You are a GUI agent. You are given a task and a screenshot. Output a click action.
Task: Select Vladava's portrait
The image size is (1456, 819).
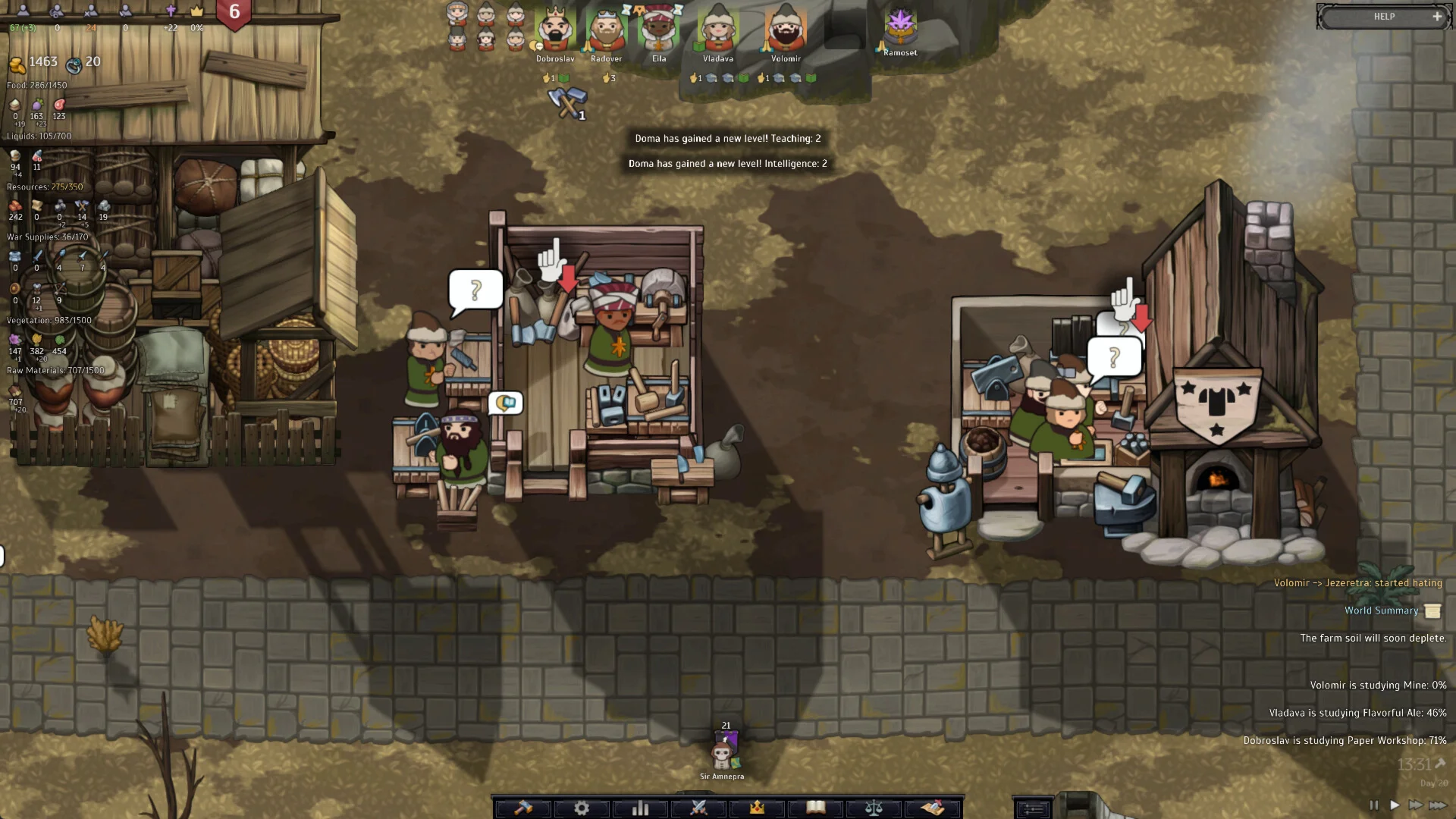pos(717,30)
